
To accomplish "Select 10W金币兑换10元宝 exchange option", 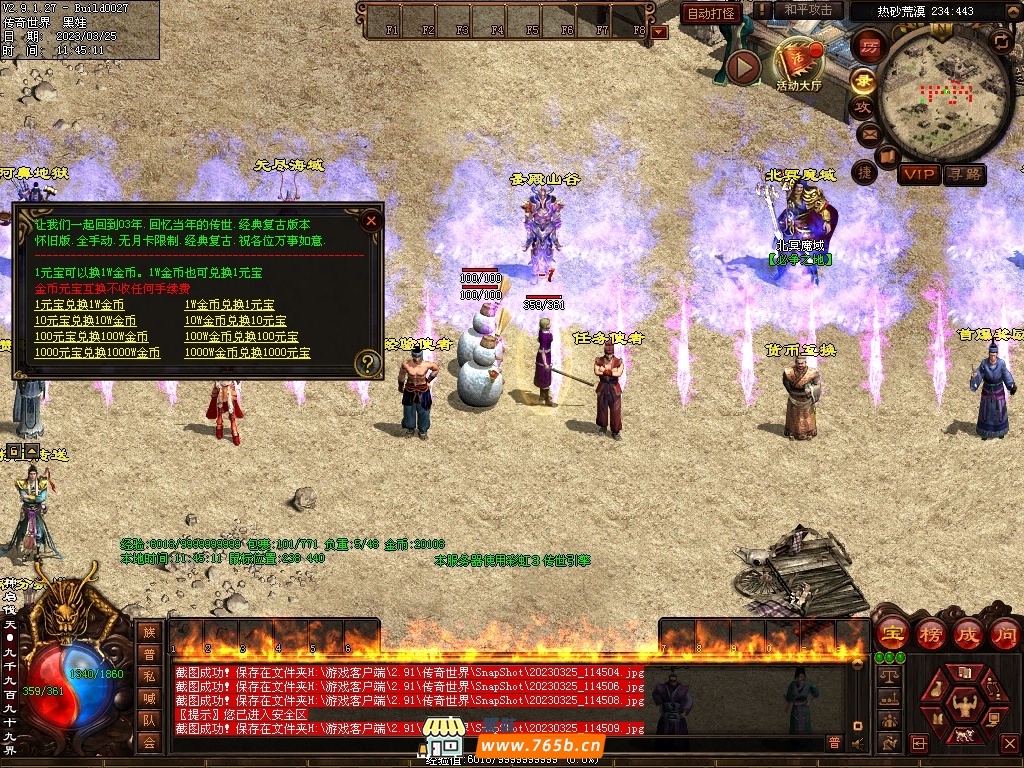I will tap(234, 321).
